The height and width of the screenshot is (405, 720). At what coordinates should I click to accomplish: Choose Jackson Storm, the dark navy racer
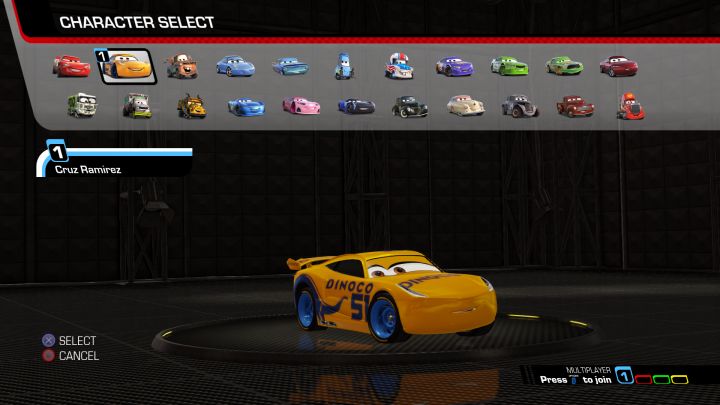tap(355, 104)
